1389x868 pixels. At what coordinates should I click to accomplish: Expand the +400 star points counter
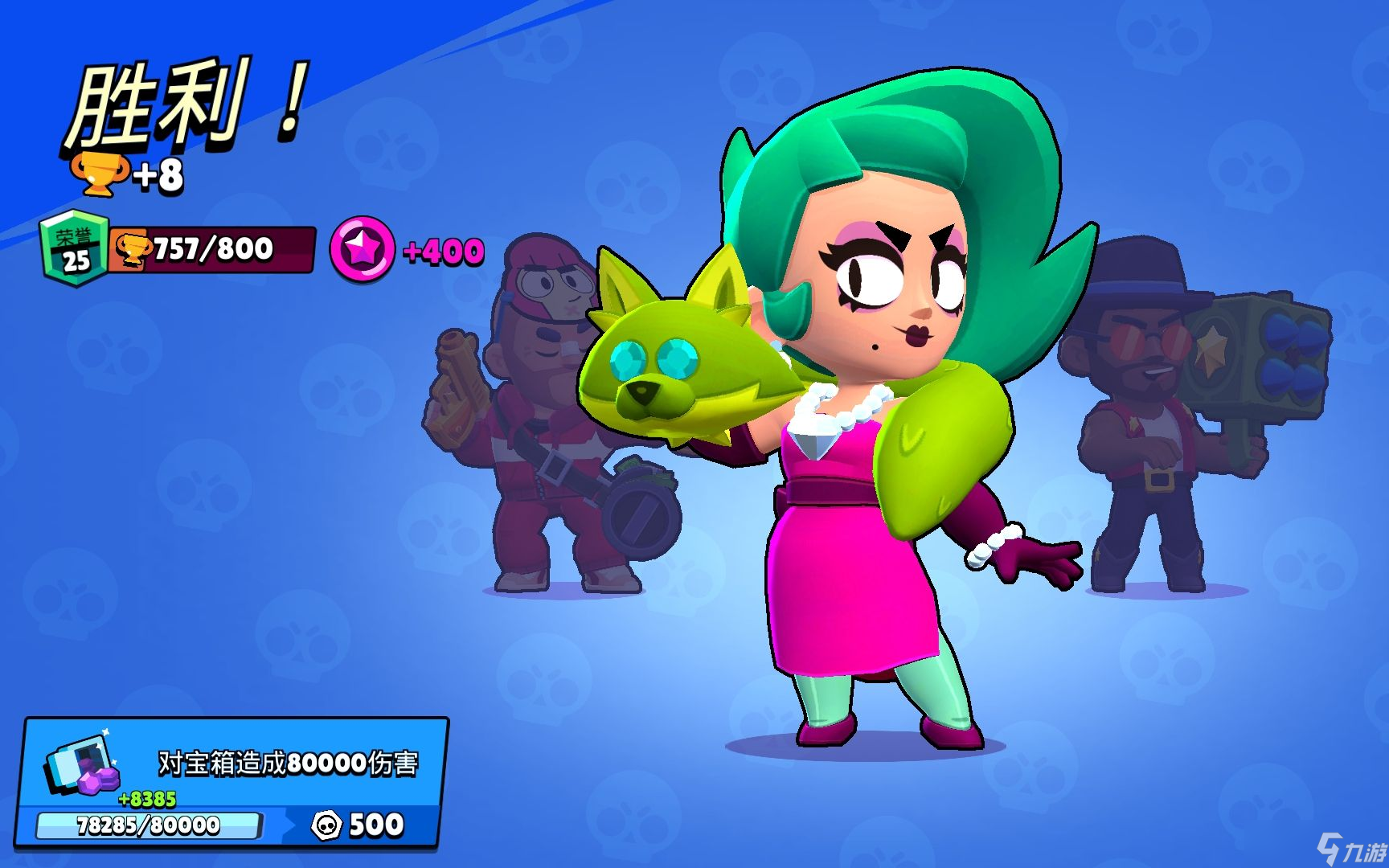(402, 252)
